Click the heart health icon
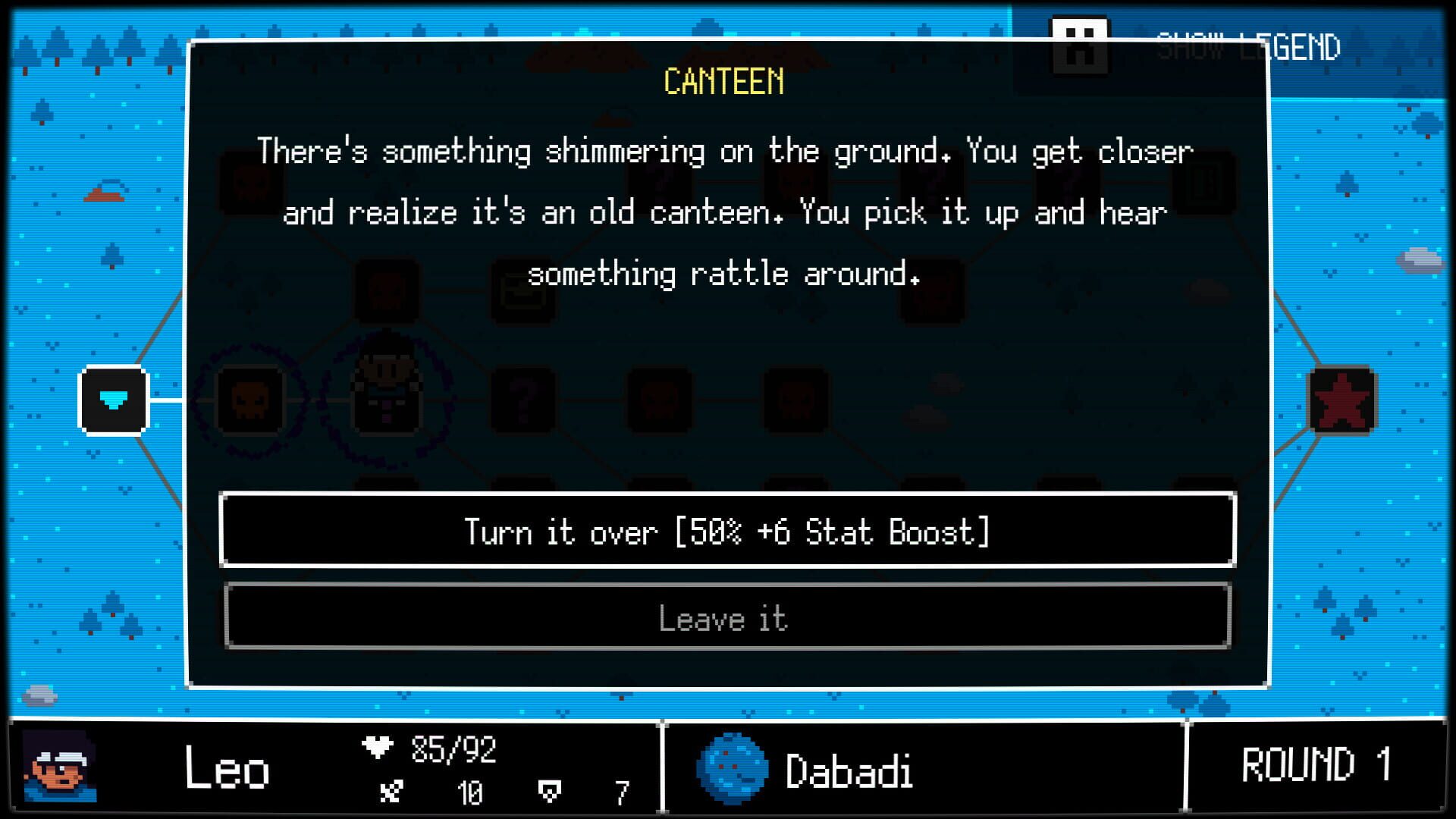The image size is (1456, 819). point(378,748)
